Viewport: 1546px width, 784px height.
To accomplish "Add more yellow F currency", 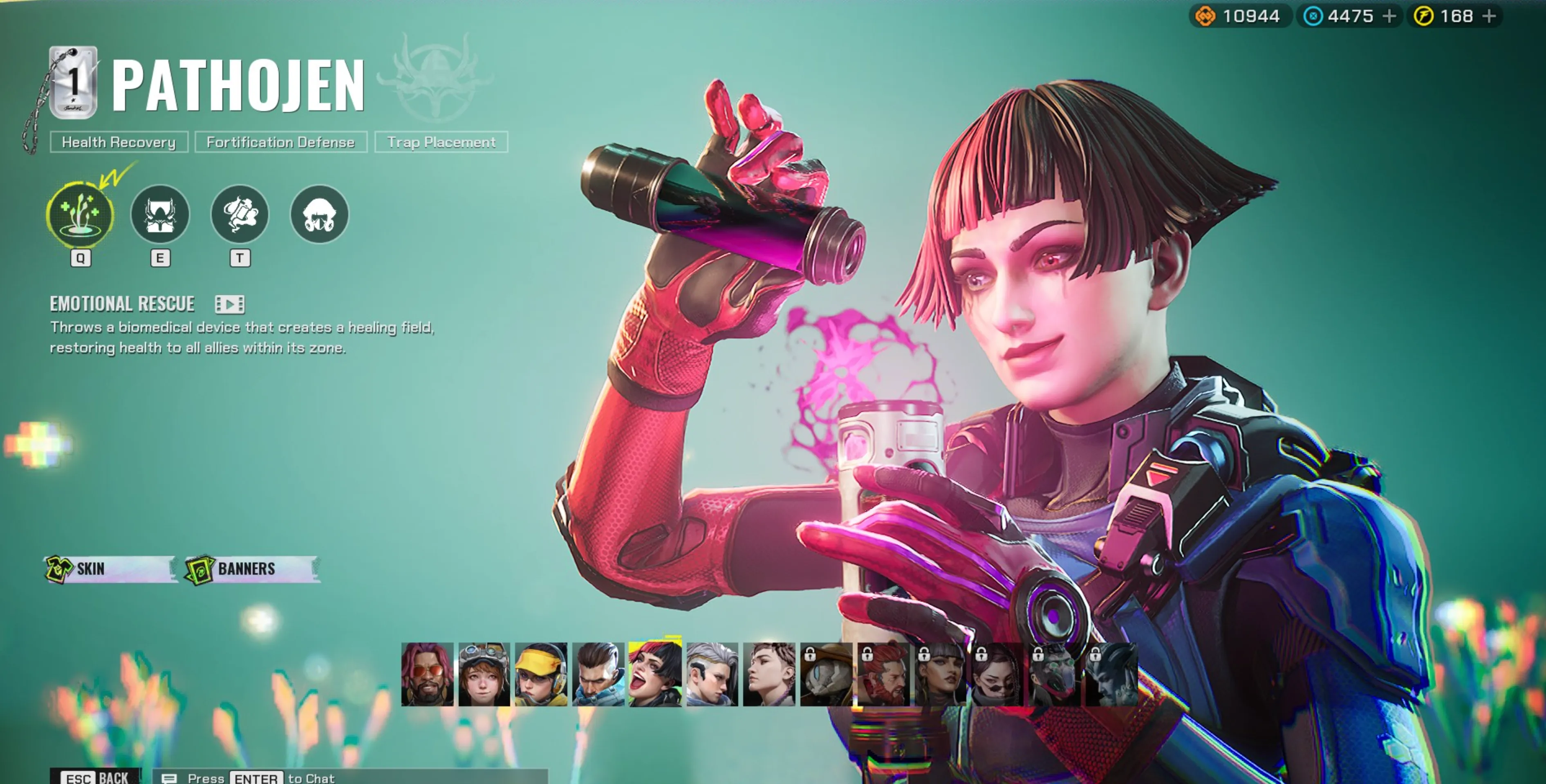I will pyautogui.click(x=1489, y=16).
